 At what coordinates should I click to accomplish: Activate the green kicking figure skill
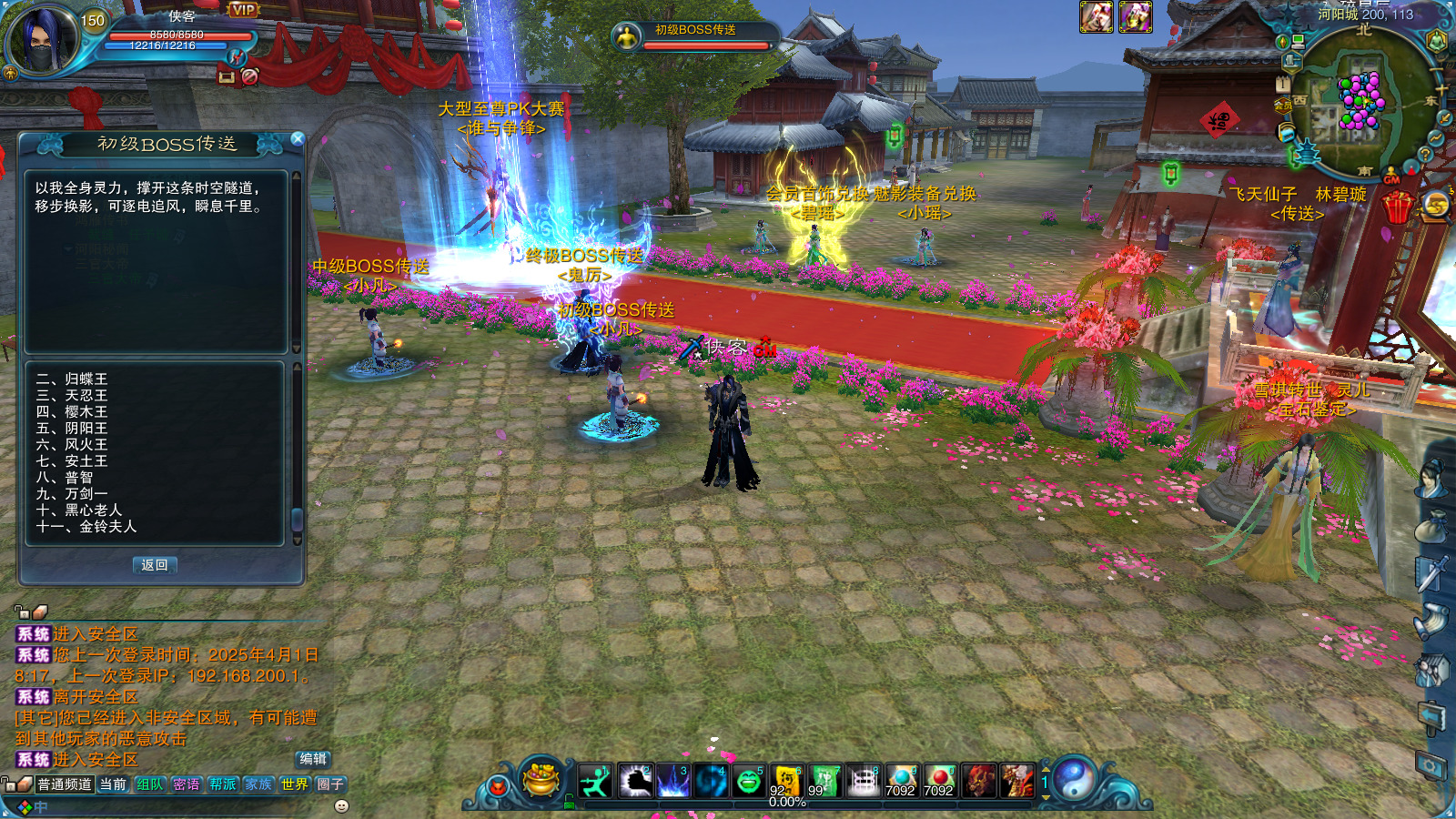(x=595, y=781)
